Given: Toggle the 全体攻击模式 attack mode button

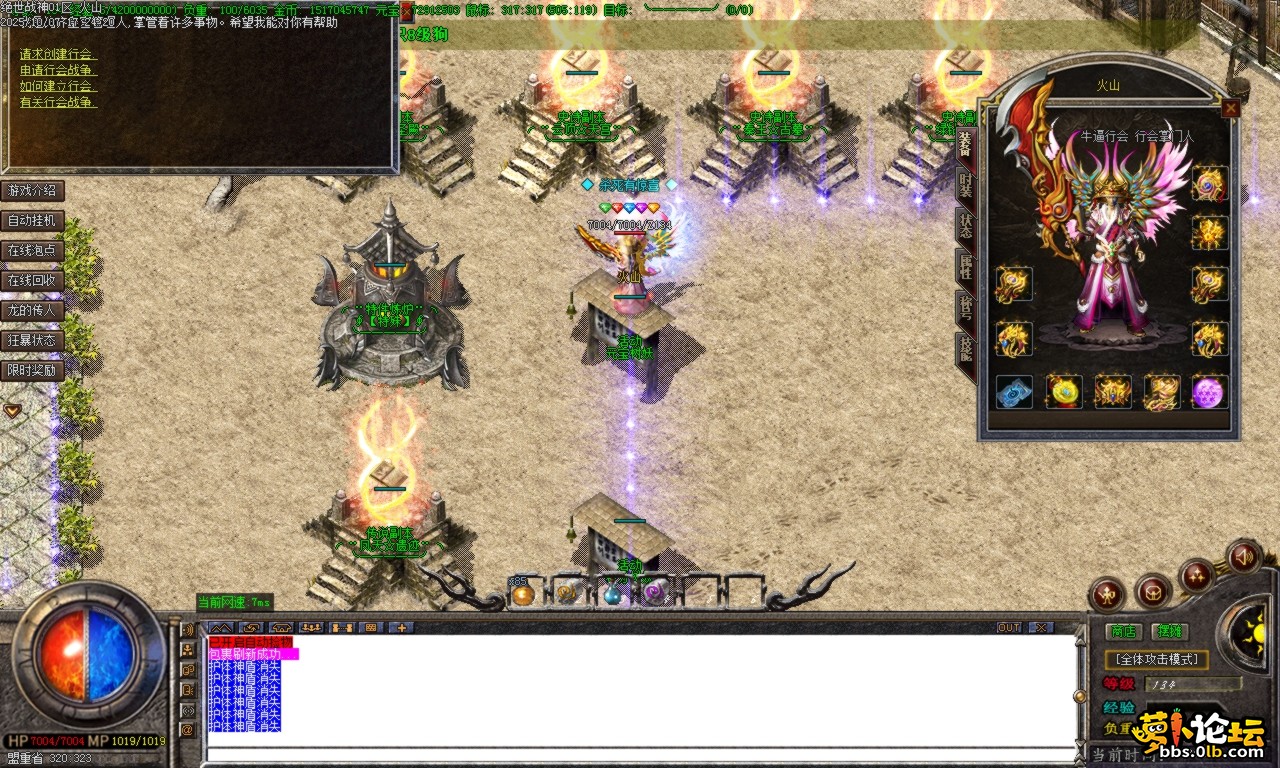Looking at the screenshot, I should click(1156, 660).
